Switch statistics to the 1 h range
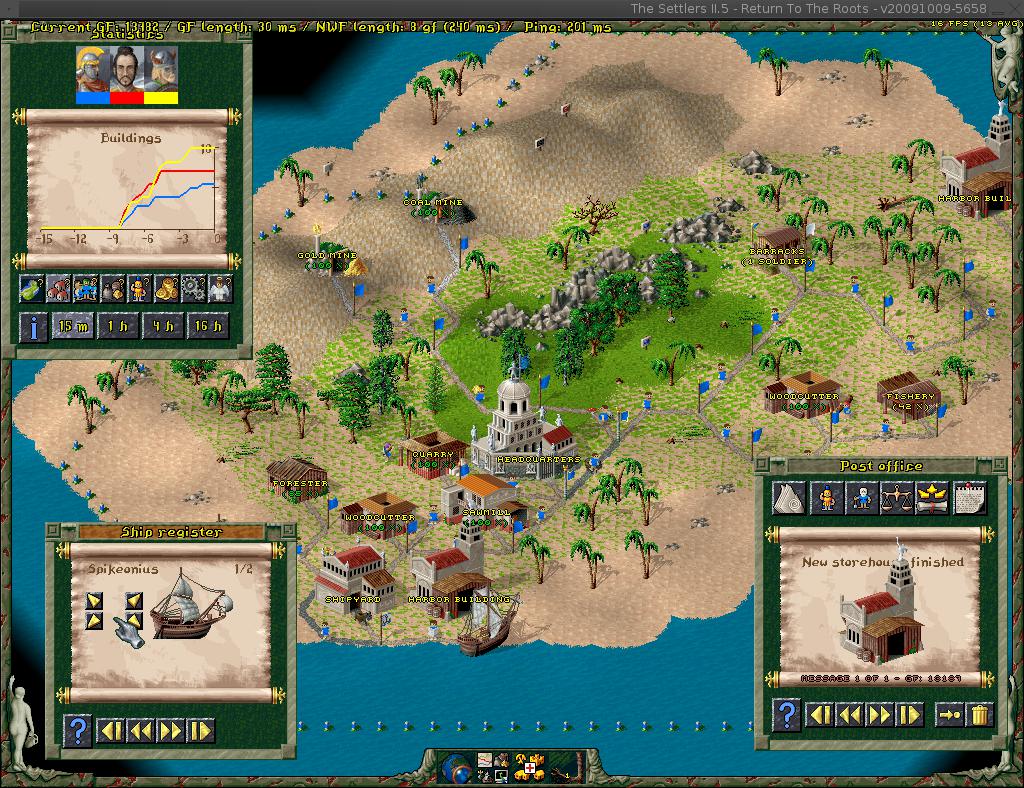This screenshot has width=1024, height=788. coord(116,327)
